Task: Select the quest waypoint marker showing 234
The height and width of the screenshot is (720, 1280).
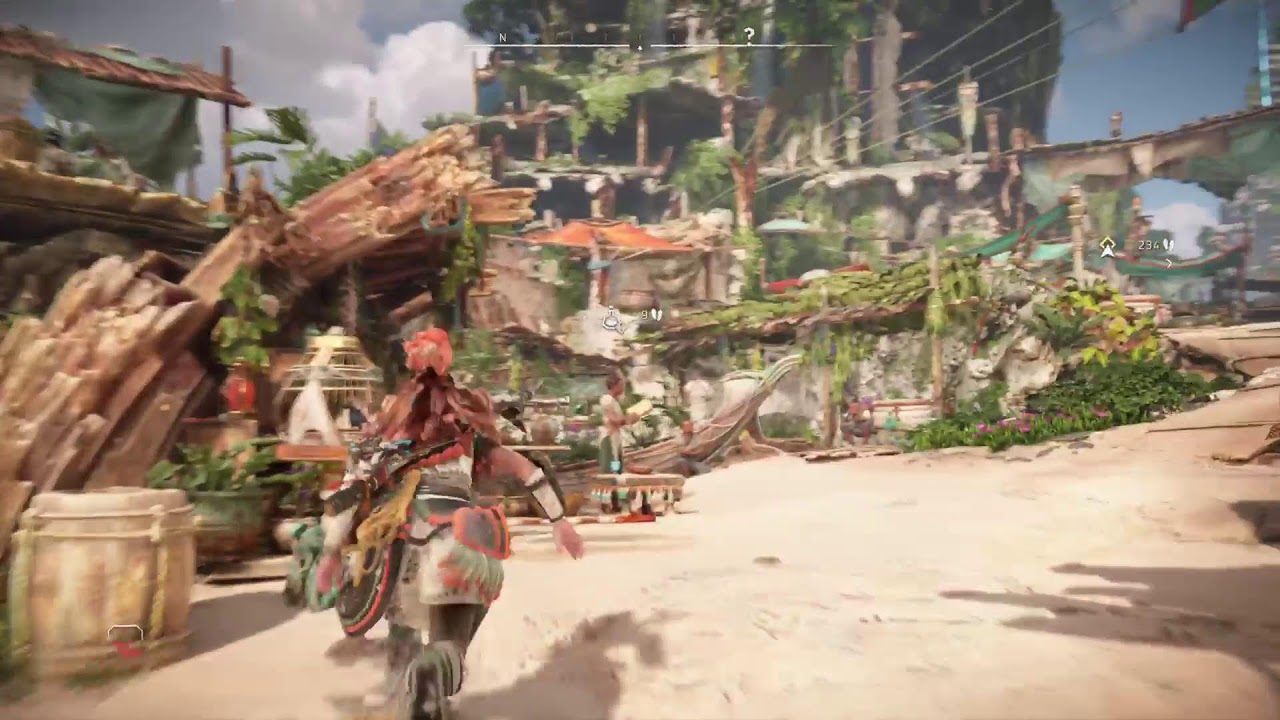Action: (1108, 246)
